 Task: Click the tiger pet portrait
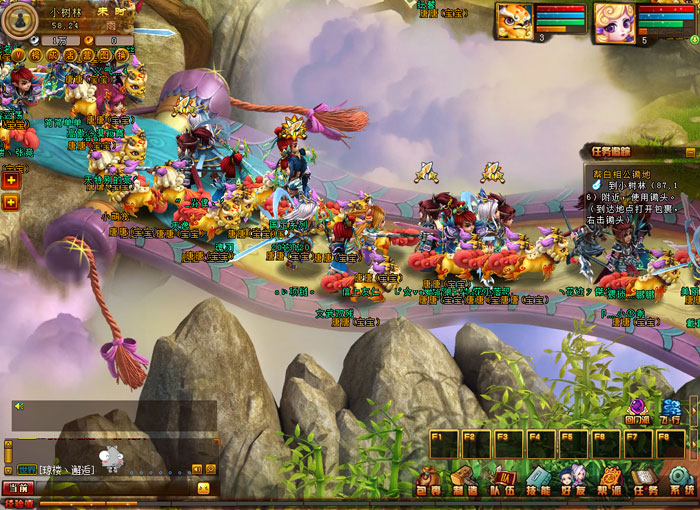(513, 20)
